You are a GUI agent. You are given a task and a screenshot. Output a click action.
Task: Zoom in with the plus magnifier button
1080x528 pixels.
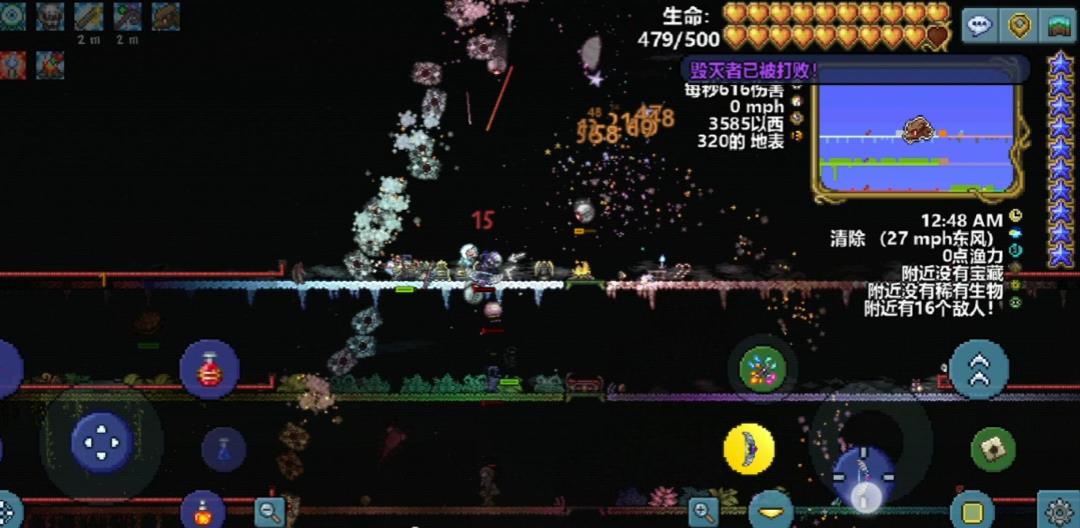(x=704, y=512)
